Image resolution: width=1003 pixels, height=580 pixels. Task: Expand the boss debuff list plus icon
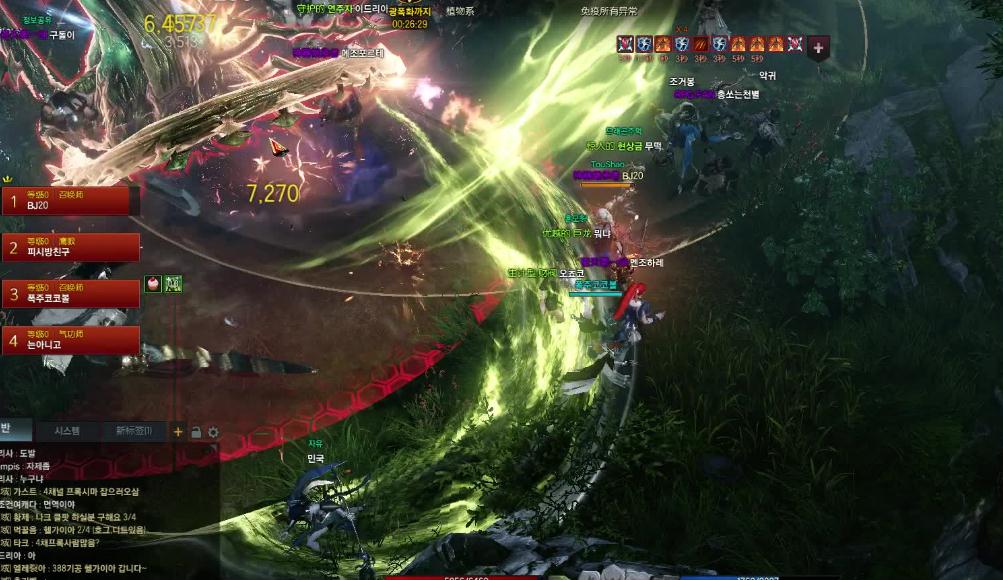pyautogui.click(x=818, y=46)
